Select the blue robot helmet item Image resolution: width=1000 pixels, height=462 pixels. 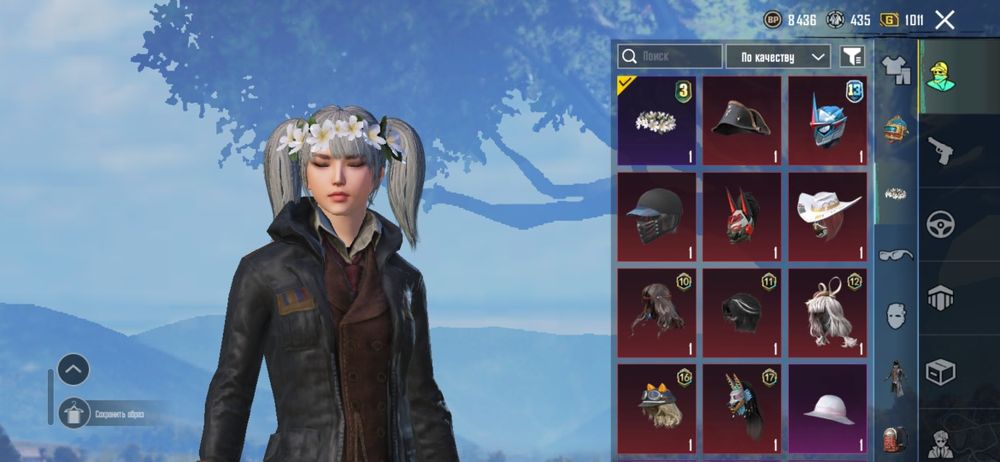point(827,121)
